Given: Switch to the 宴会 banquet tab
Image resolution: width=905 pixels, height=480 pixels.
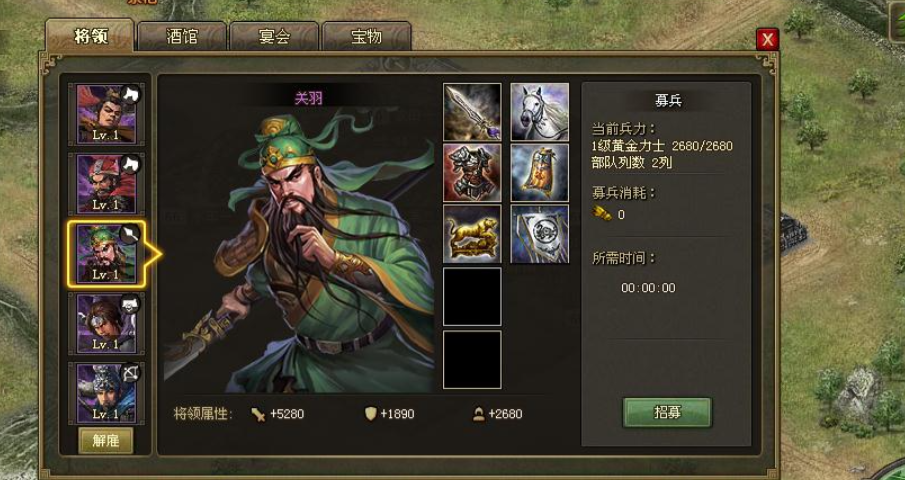Looking at the screenshot, I should [274, 37].
